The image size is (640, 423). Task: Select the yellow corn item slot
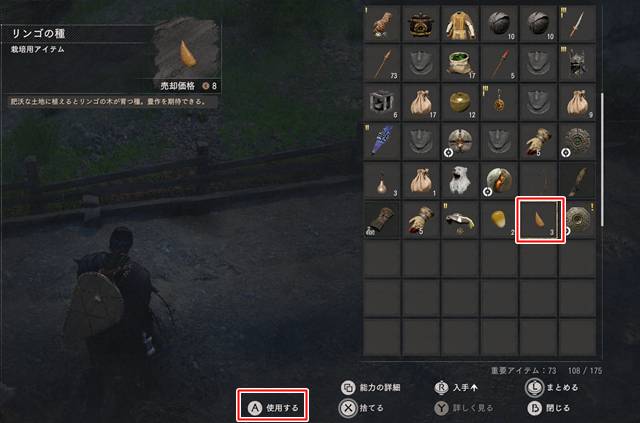(x=500, y=220)
